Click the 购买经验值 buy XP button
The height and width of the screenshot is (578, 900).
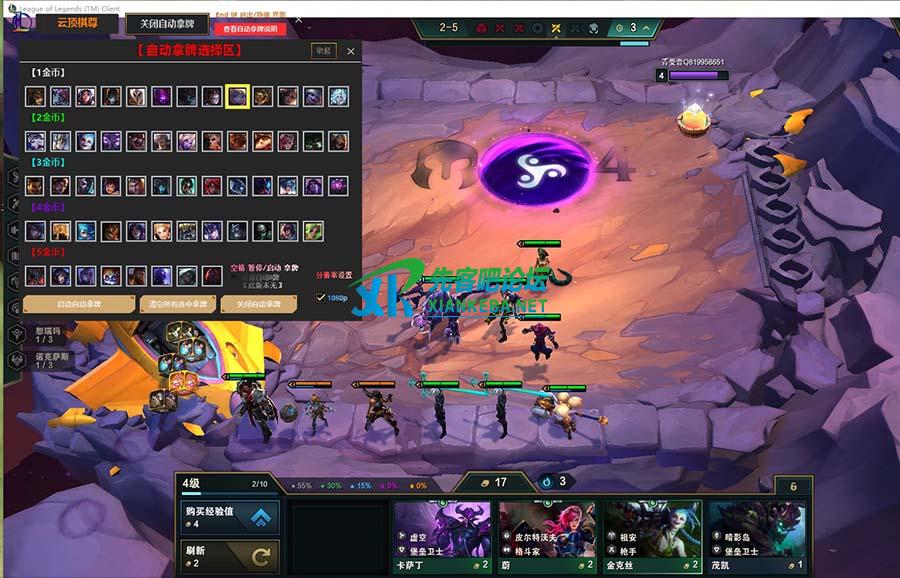pyautogui.click(x=230, y=517)
